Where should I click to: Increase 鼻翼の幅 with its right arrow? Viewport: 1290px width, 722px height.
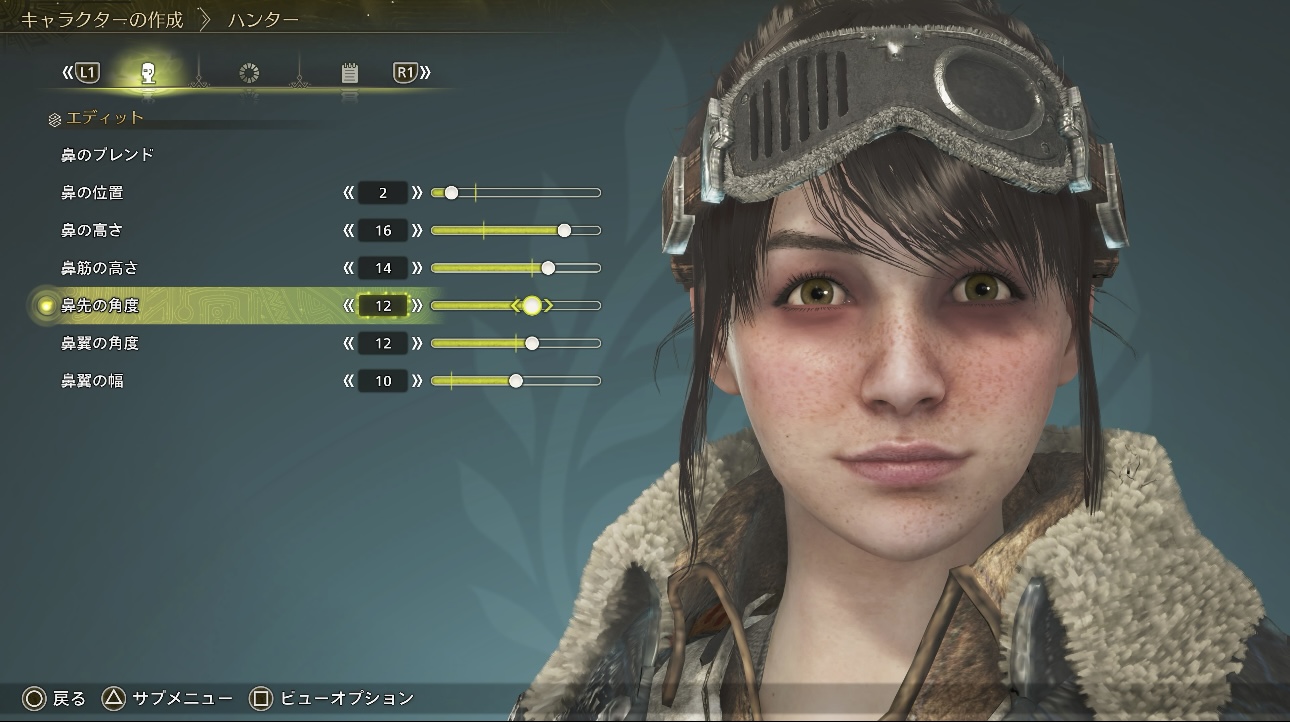pos(417,381)
